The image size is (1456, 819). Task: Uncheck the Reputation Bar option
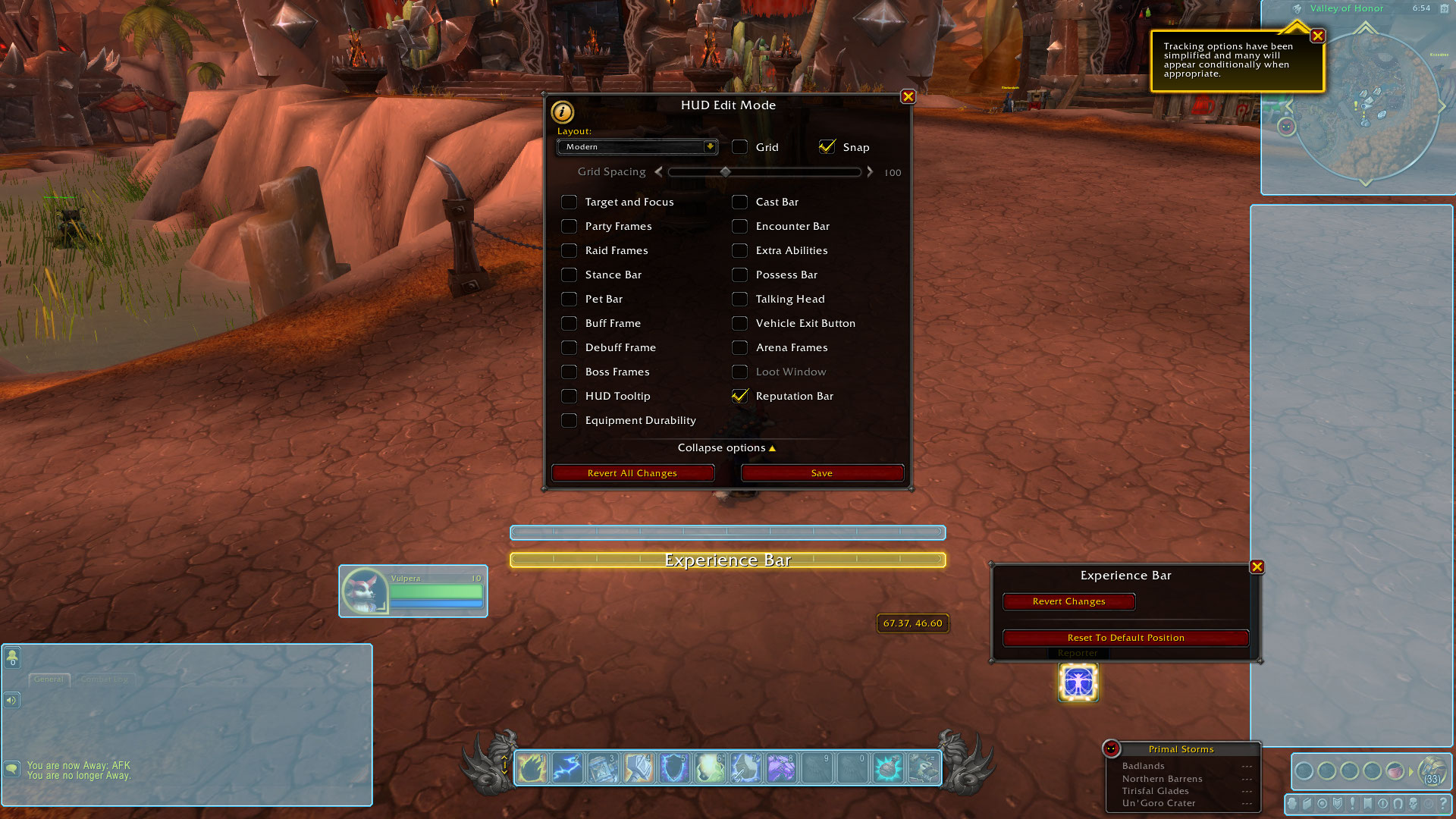tap(739, 396)
